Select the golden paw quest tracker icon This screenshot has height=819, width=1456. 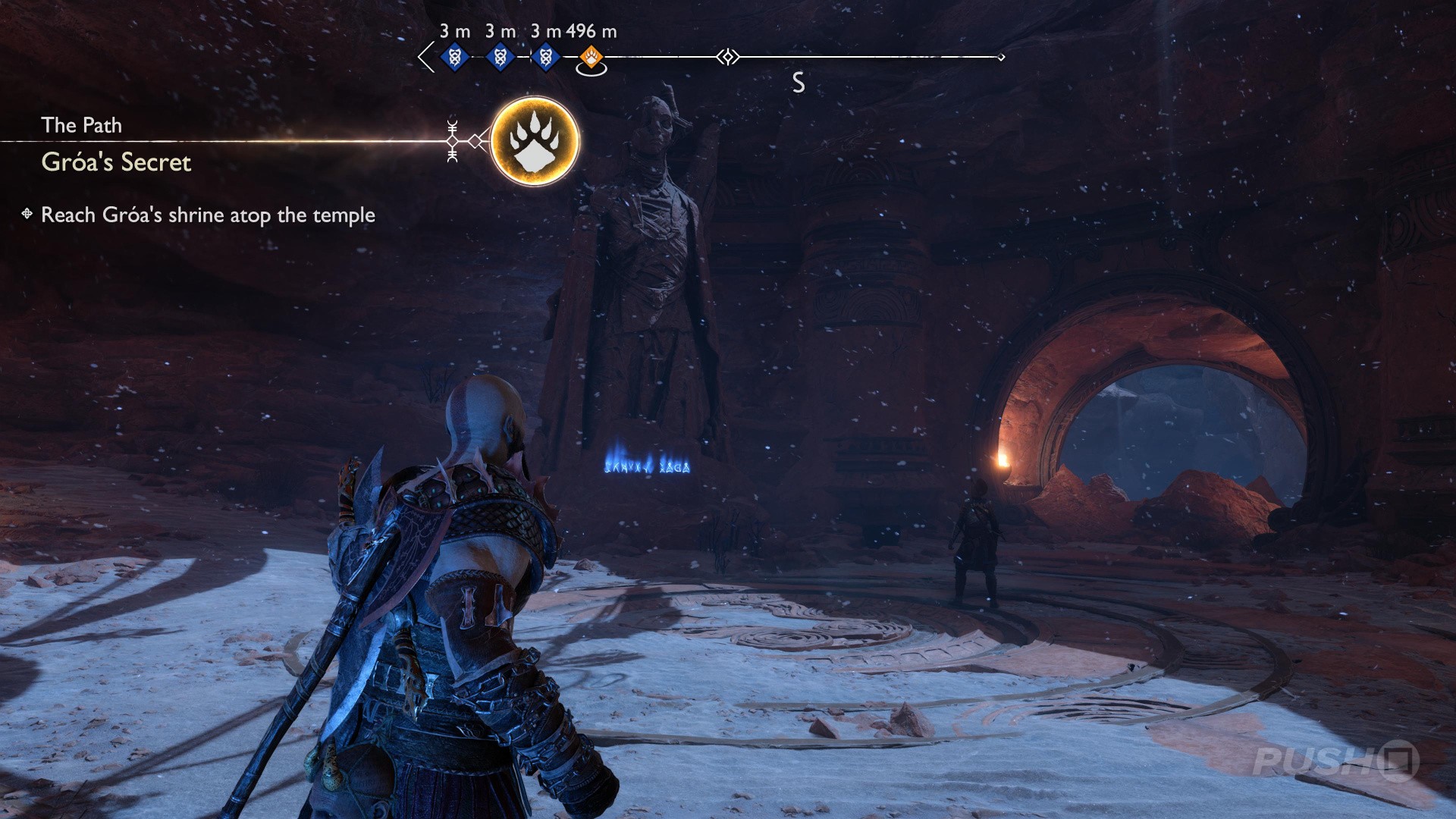point(535,142)
